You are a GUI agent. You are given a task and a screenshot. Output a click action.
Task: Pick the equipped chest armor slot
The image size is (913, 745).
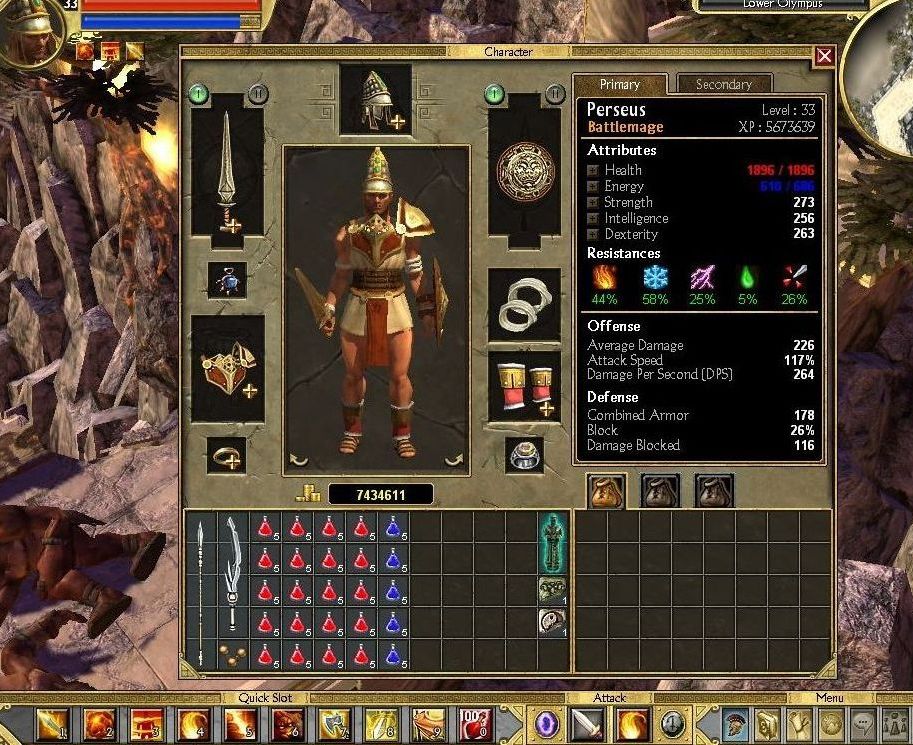(x=228, y=368)
